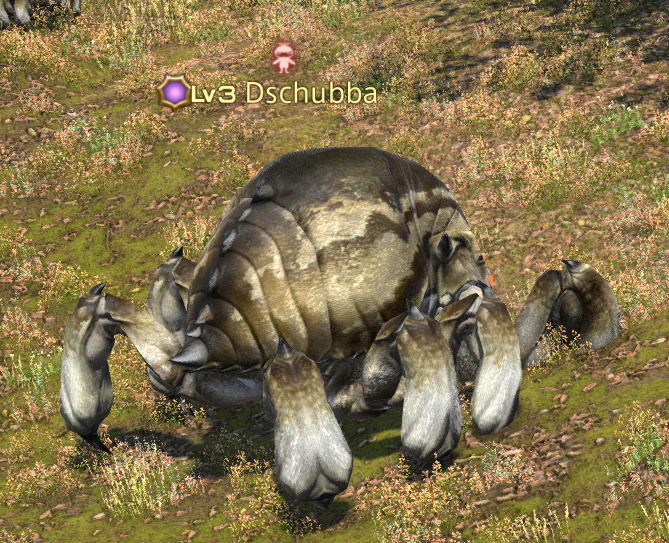The width and height of the screenshot is (669, 543).
Task: Target the Lv3 Dschubba nameplate
Action: 269,94
